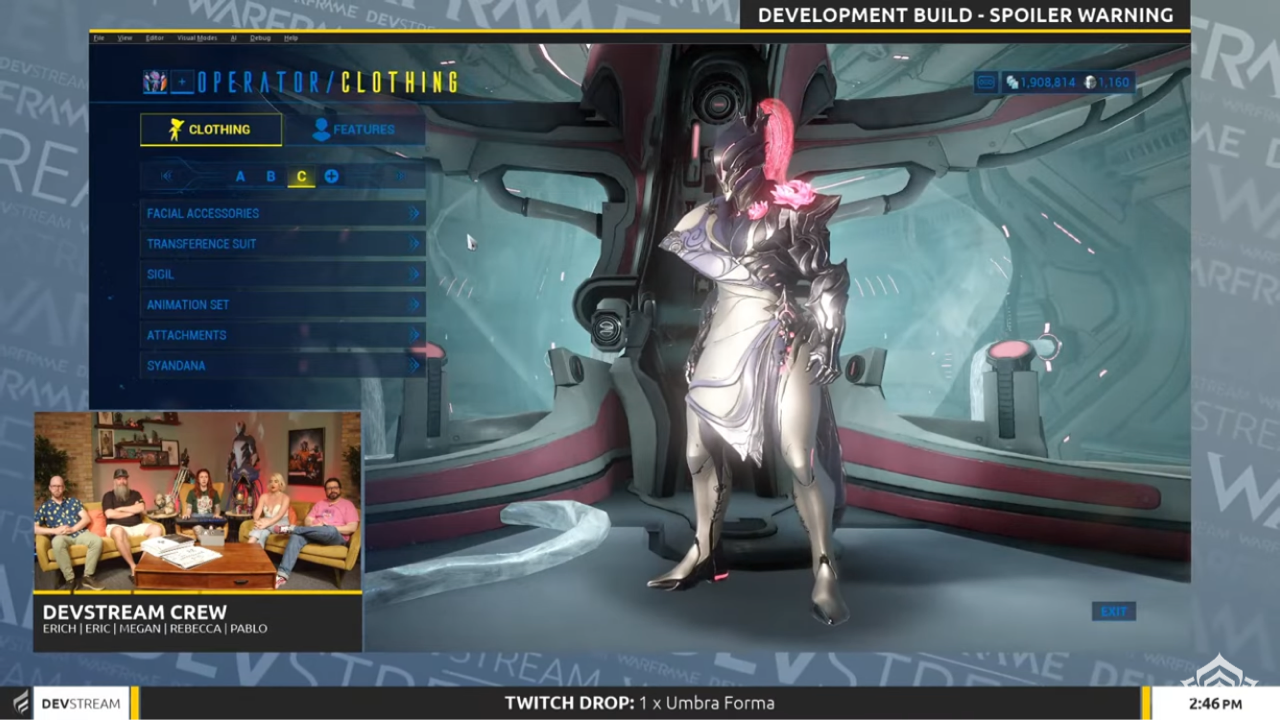1280x720 pixels.
Task: Click the person bust icon beside Features
Action: click(x=321, y=129)
